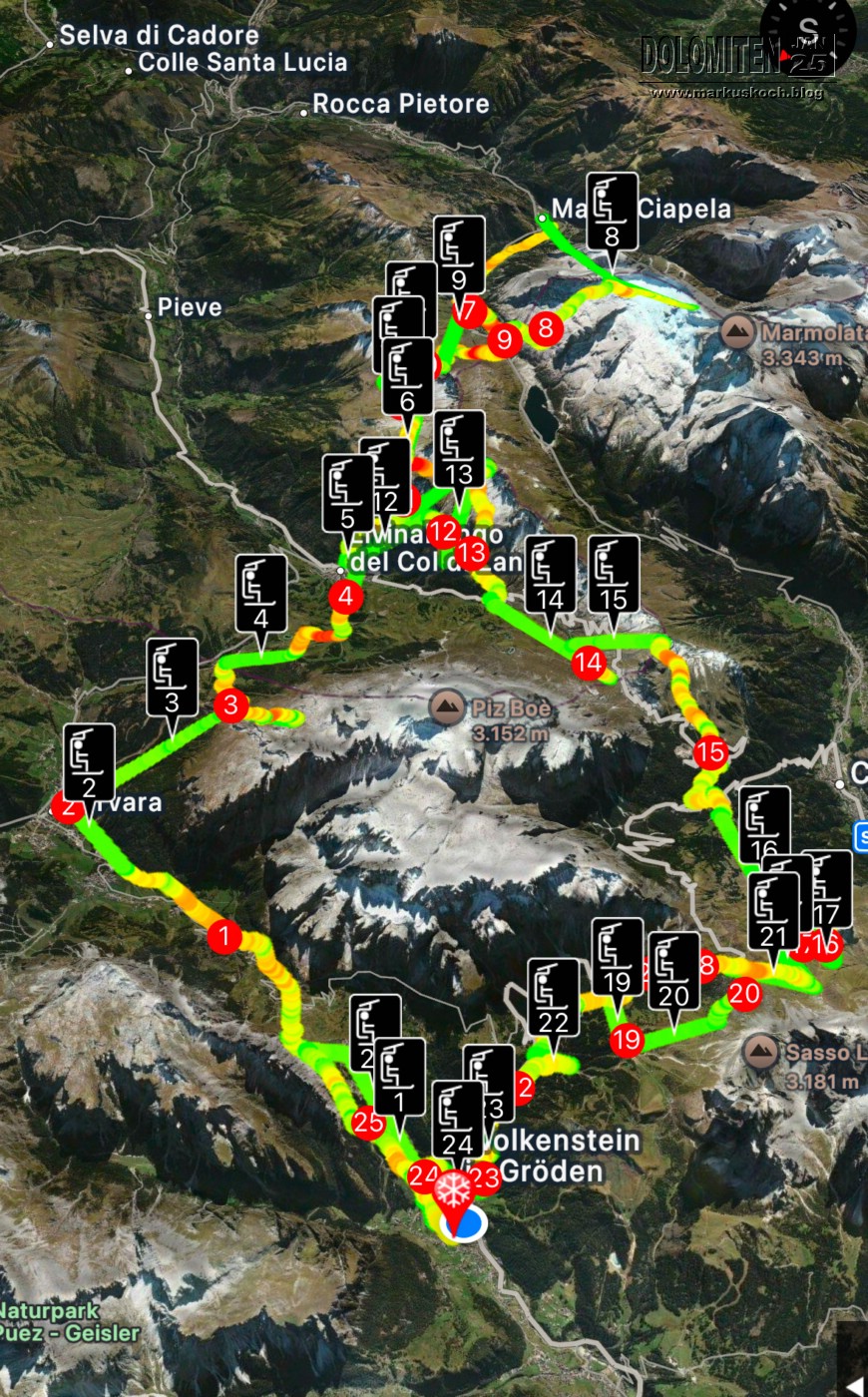Viewport: 868px width, 1397px height.
Task: Choose chairlift marker number 20
Action: (673, 969)
